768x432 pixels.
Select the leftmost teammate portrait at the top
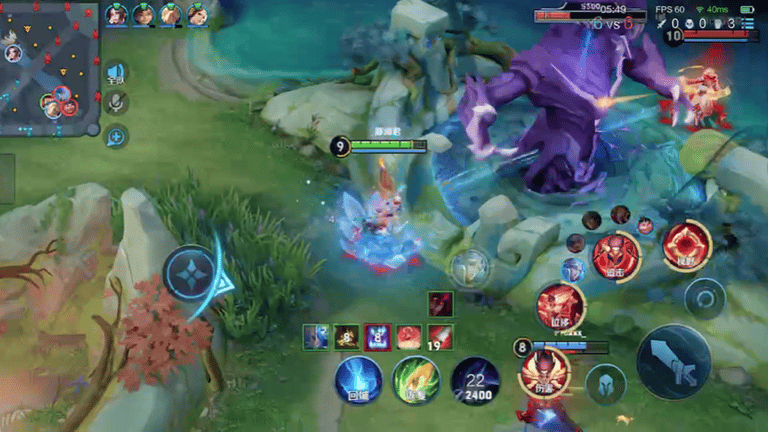pos(117,15)
